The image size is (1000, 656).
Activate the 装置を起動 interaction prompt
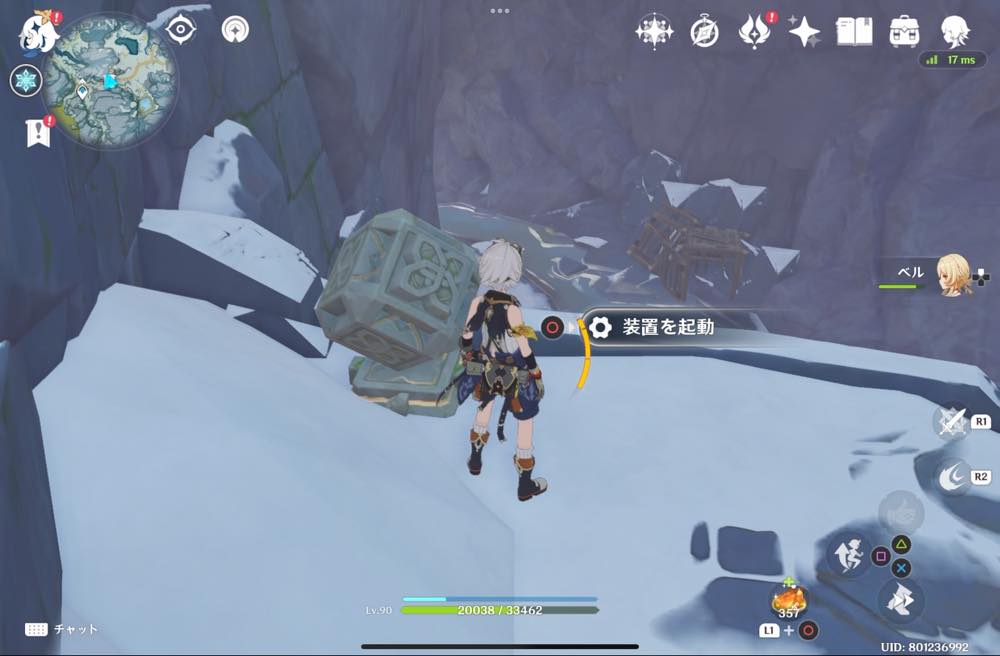665,327
